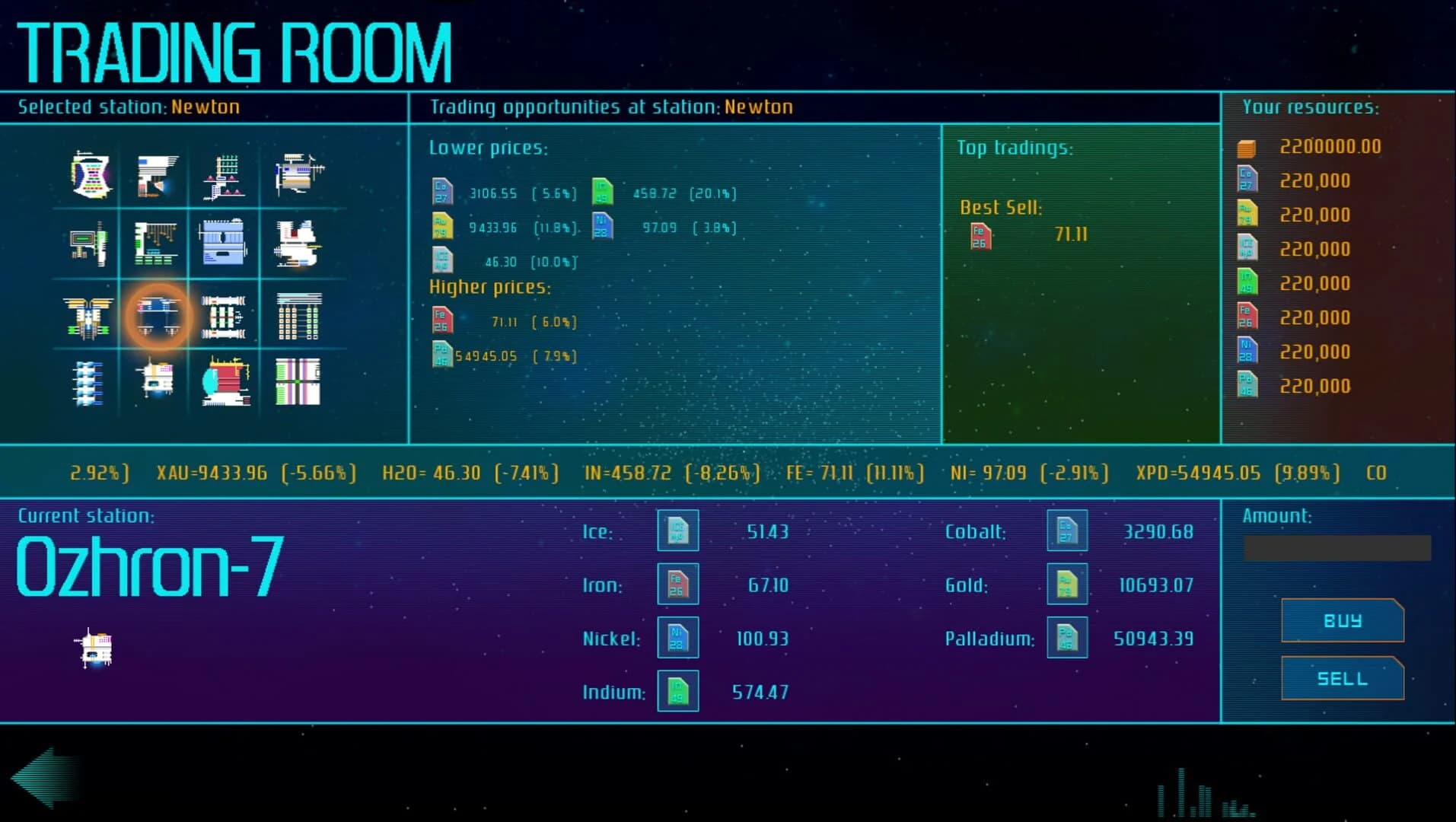Click the Palladium resource icon next to 50943.39
The height and width of the screenshot is (822, 1456).
[x=1066, y=637]
